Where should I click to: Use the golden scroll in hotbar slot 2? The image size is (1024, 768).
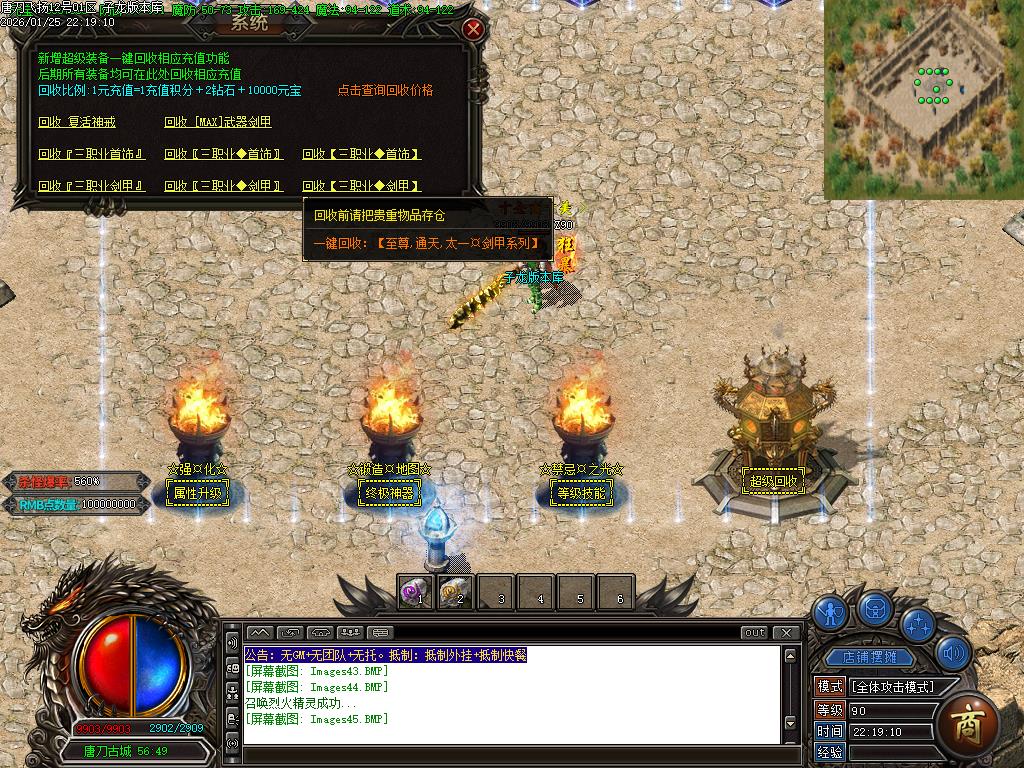[455, 593]
